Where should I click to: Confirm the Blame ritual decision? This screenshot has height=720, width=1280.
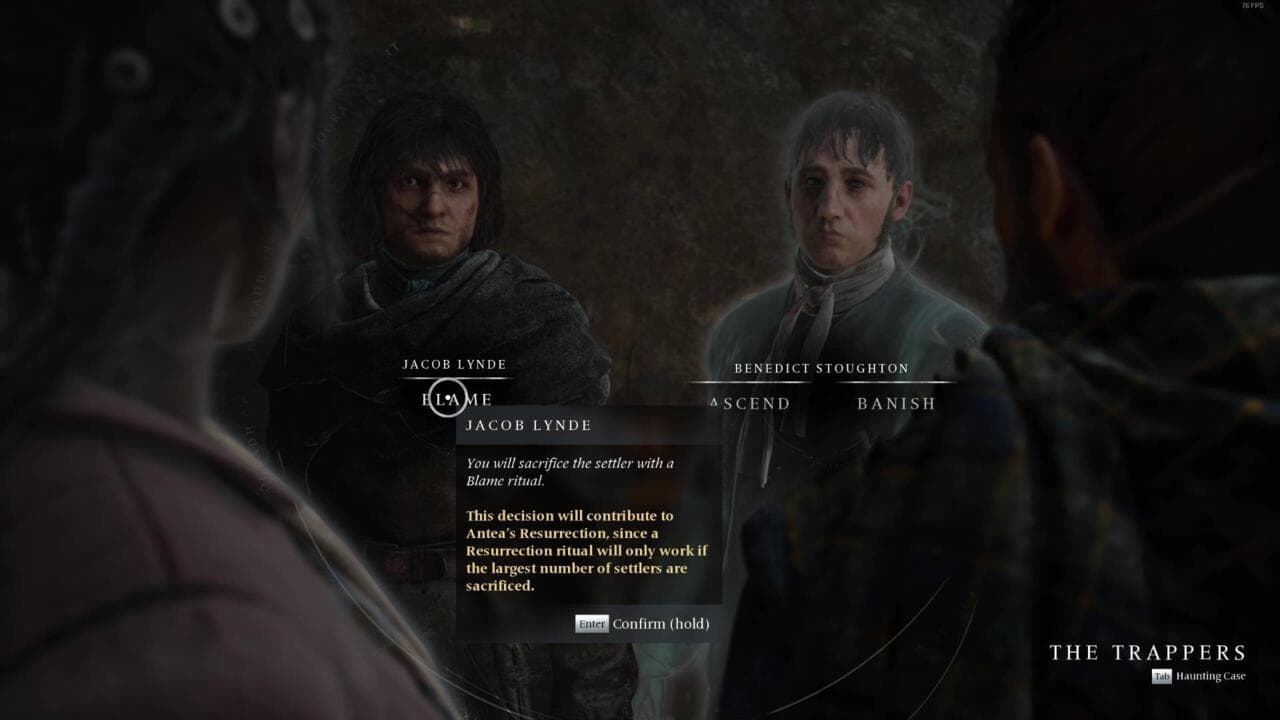pos(643,624)
